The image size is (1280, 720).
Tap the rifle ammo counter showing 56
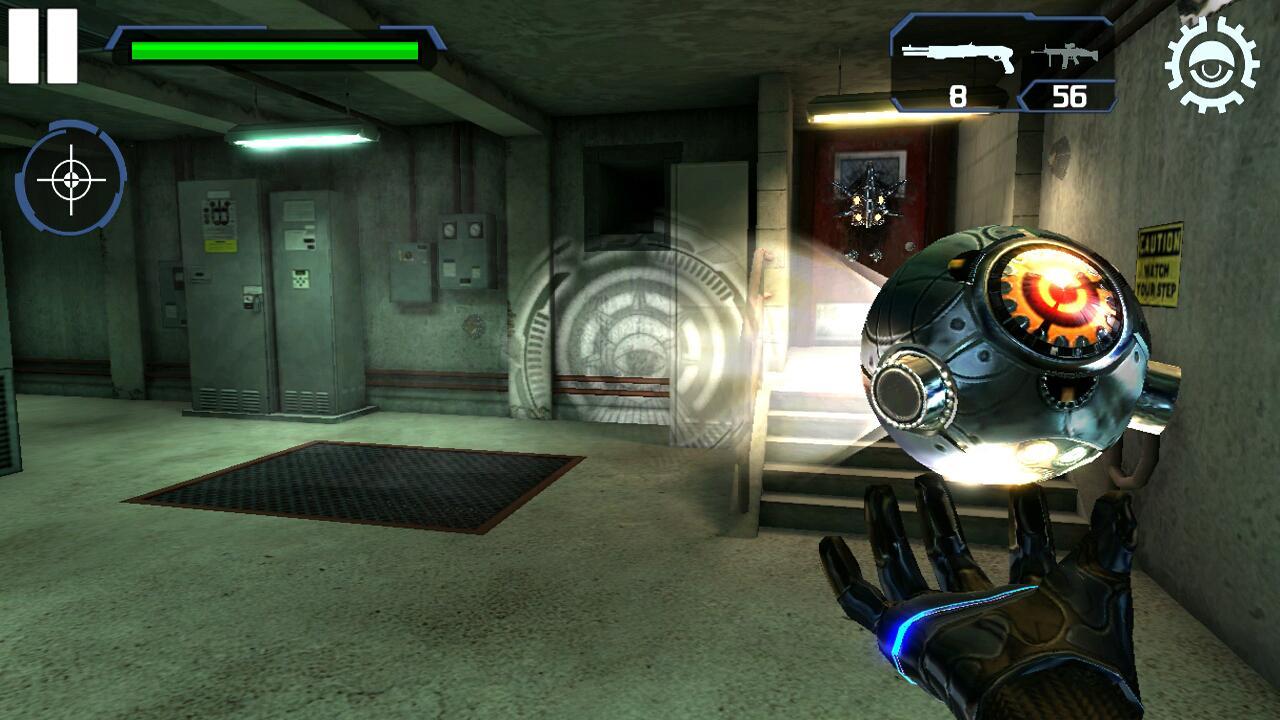point(1069,95)
